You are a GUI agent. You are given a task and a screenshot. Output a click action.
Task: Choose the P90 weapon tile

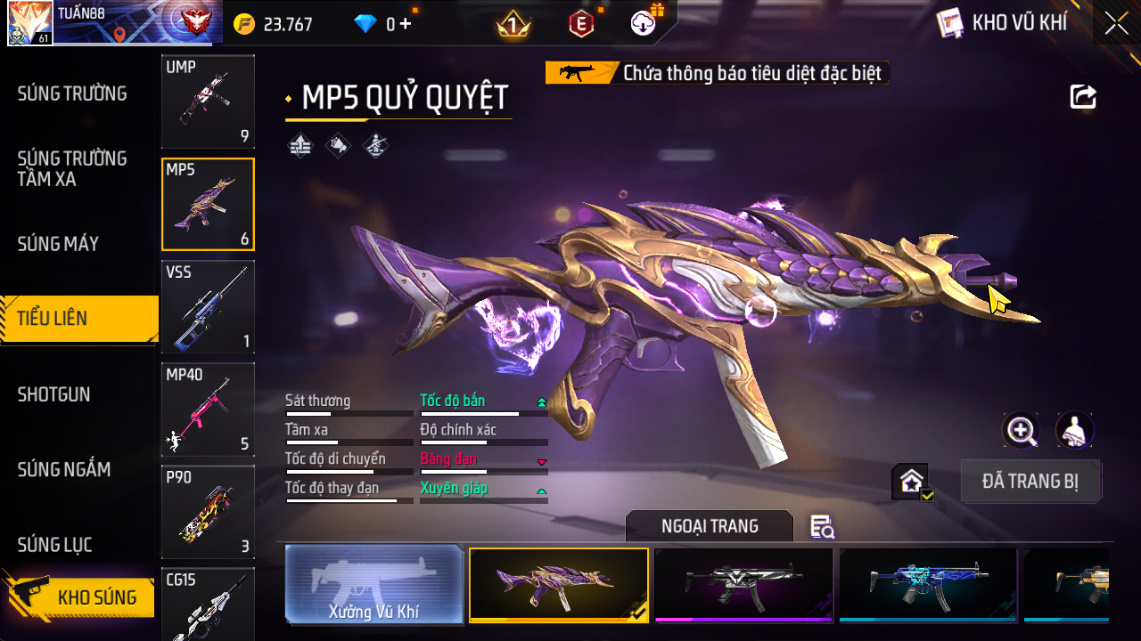point(208,512)
